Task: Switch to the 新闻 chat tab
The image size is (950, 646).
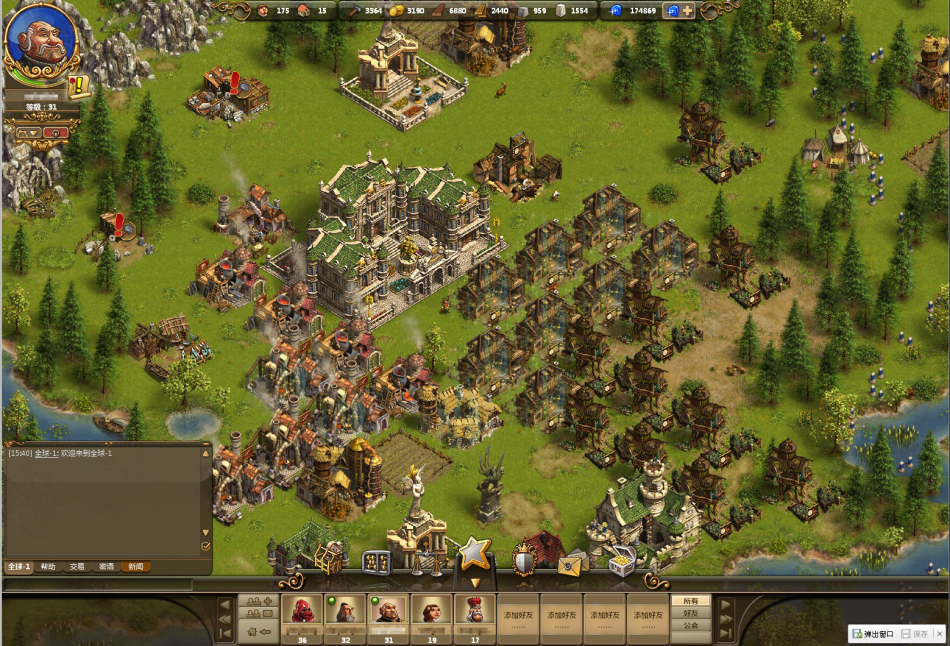Action: point(136,567)
